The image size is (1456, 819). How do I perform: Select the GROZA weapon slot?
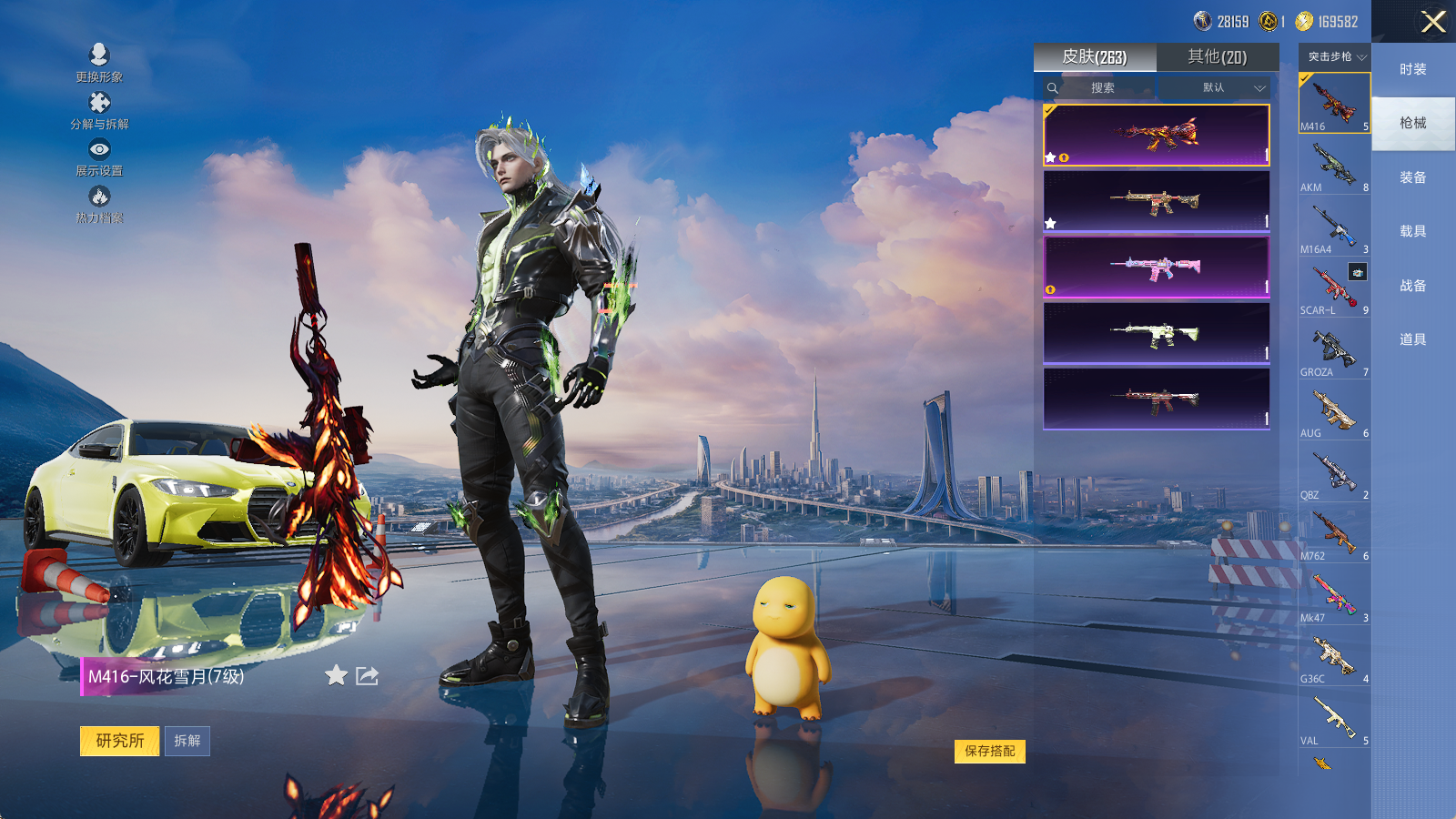1334,350
